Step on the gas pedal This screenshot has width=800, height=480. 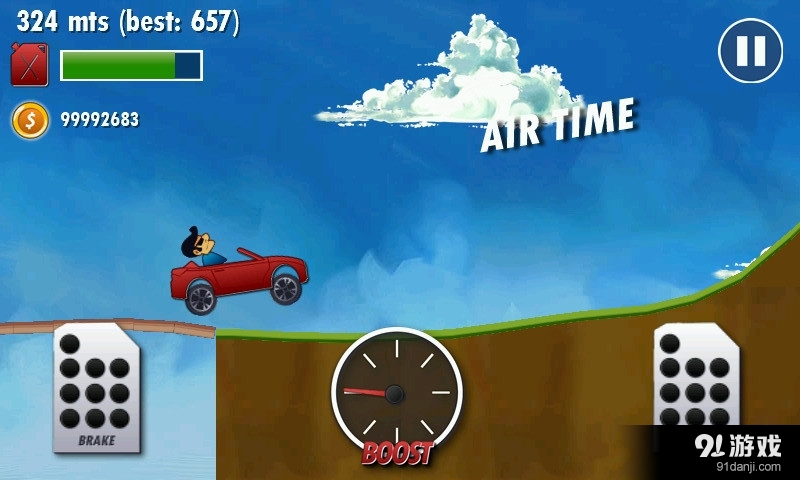tap(695, 380)
